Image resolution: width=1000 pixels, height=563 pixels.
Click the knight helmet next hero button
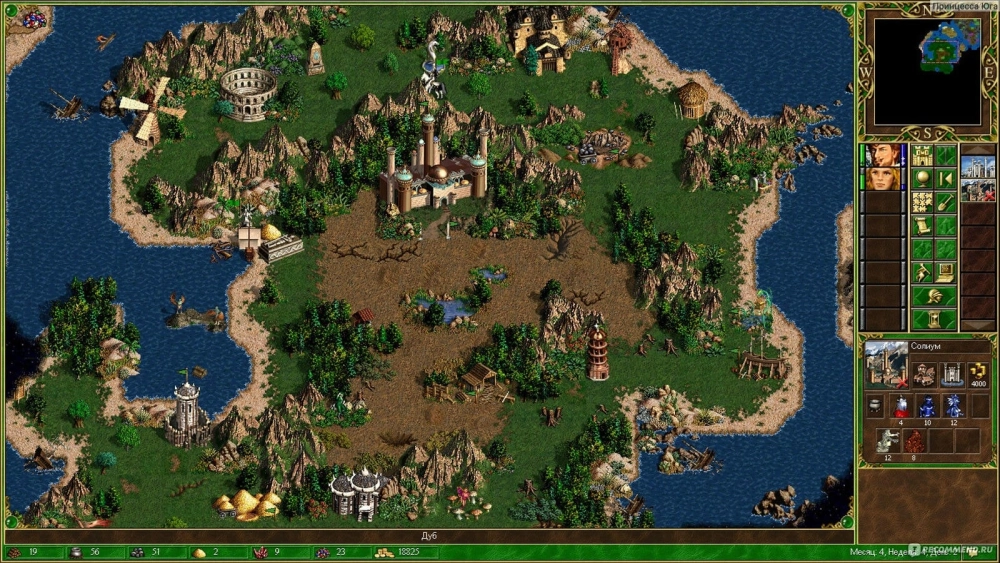933,296
